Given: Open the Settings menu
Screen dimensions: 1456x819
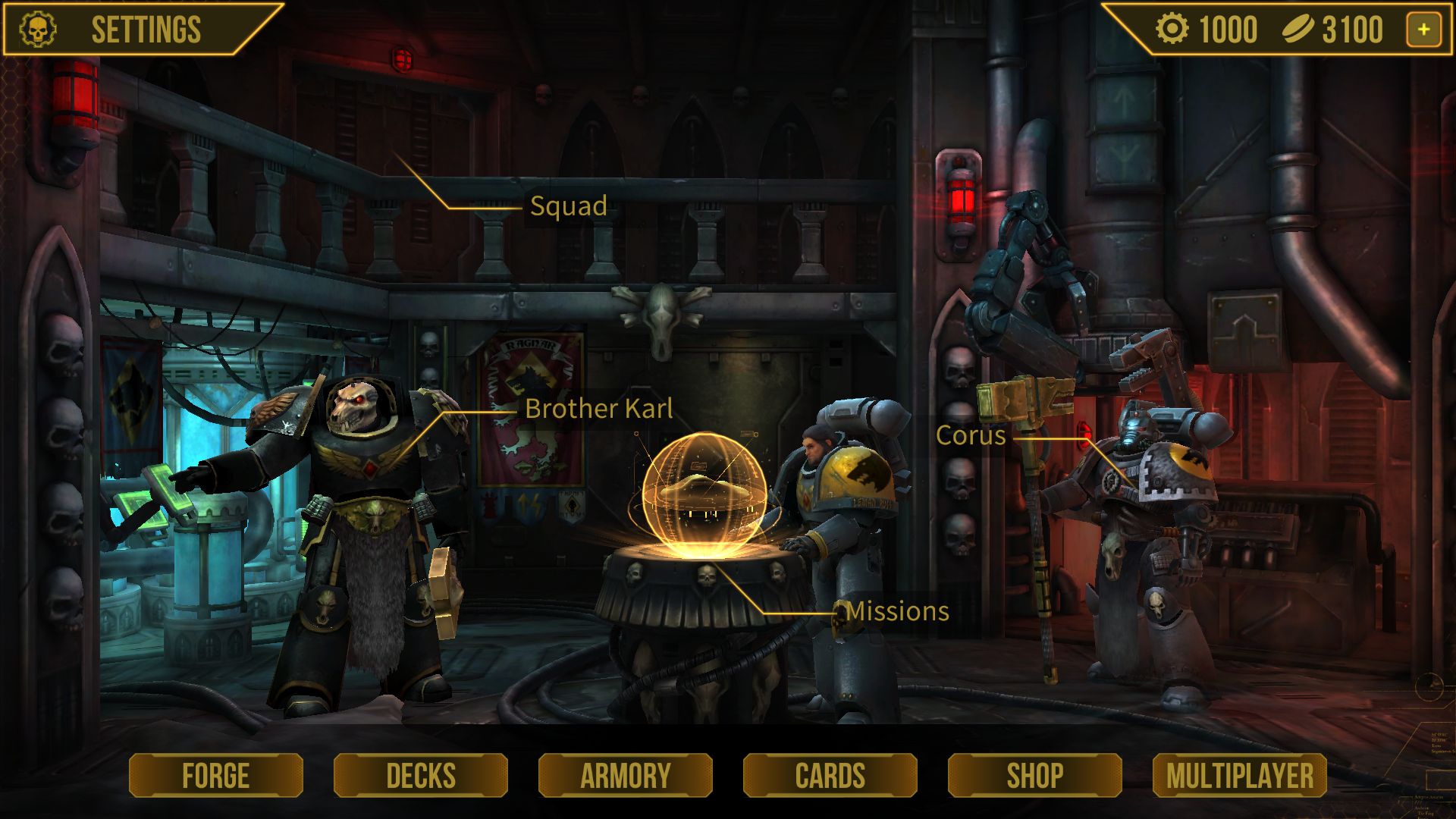Looking at the screenshot, I should tap(144, 30).
